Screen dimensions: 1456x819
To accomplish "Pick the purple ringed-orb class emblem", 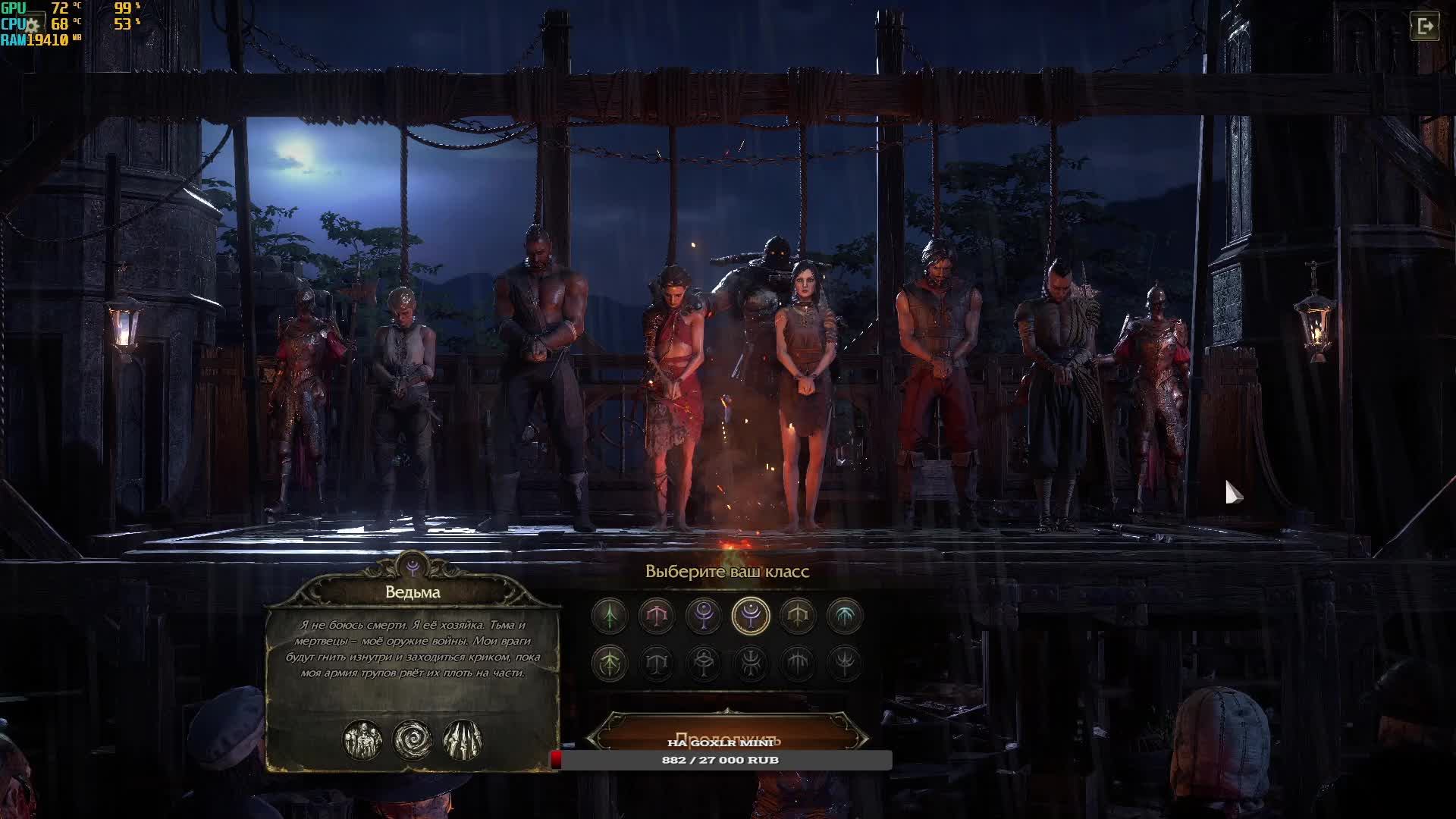I will click(x=704, y=616).
